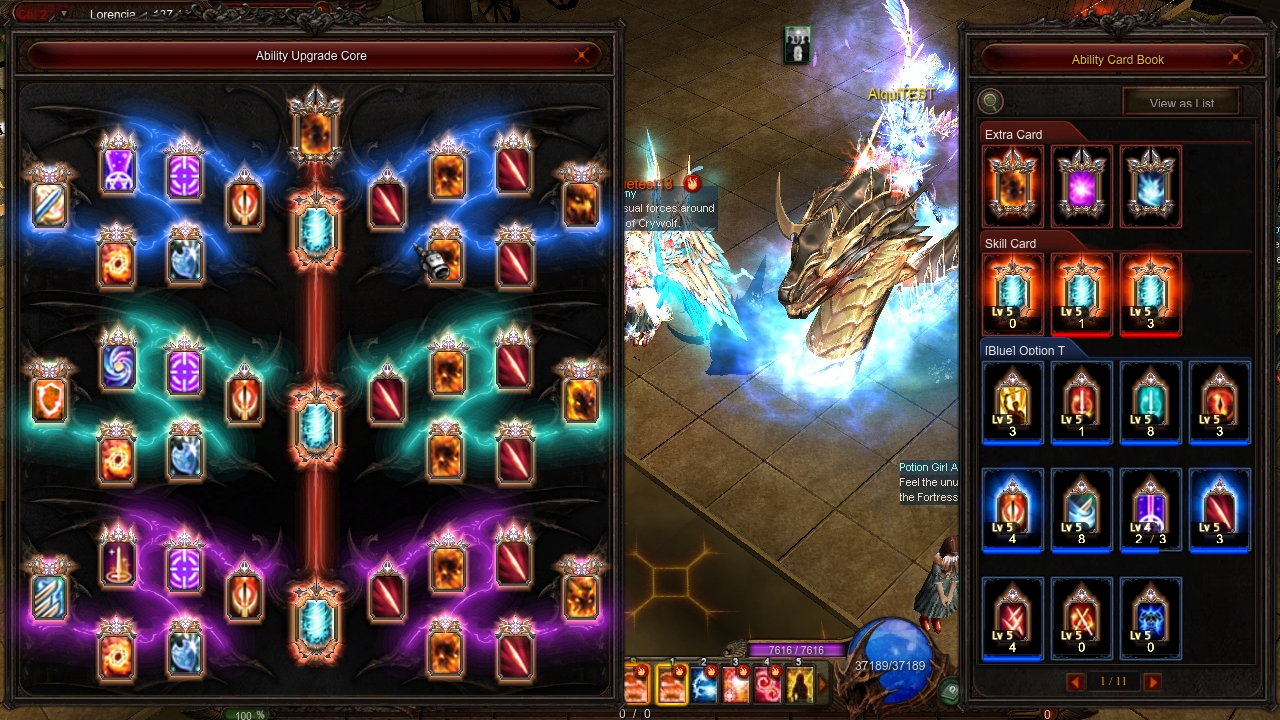Click the top center core card slot

pyautogui.click(x=316, y=129)
